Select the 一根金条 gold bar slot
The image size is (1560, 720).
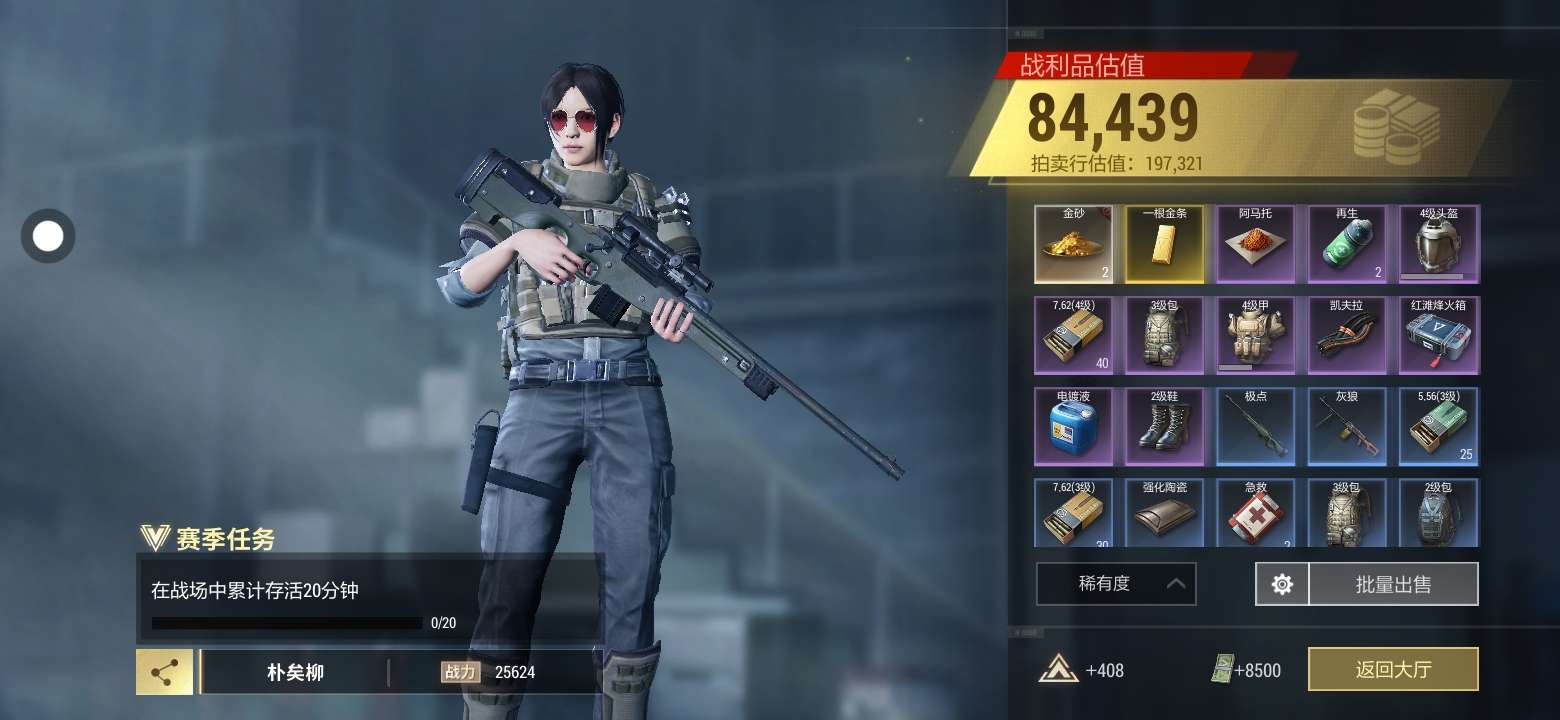coord(1165,244)
